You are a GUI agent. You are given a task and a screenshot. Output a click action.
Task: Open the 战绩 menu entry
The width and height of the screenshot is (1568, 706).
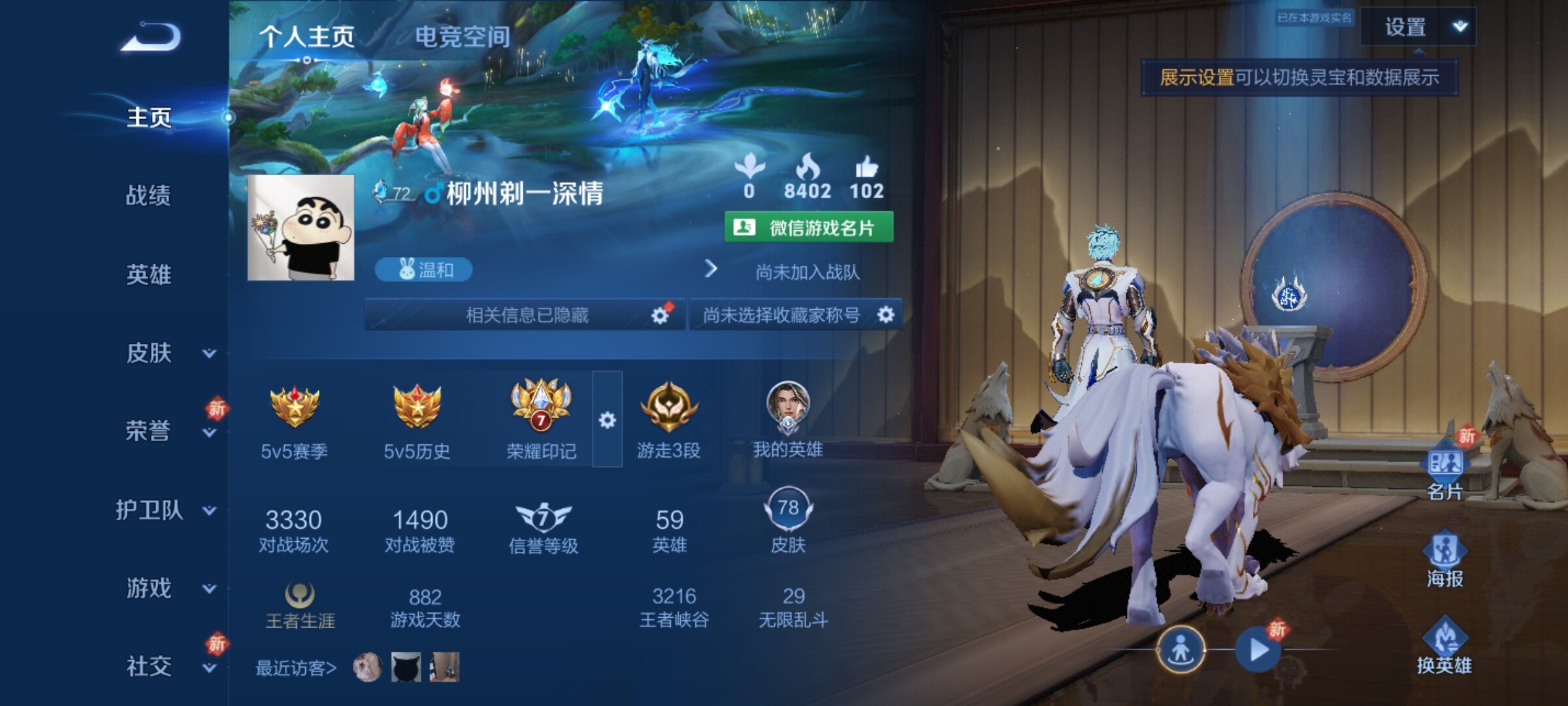pyautogui.click(x=148, y=195)
